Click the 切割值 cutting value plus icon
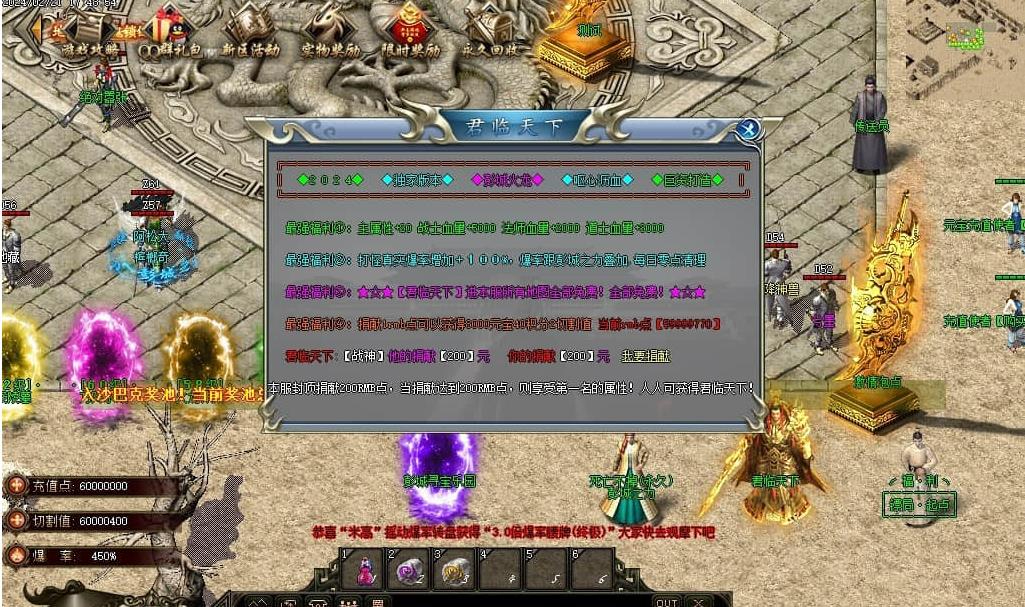 pyautogui.click(x=16, y=520)
